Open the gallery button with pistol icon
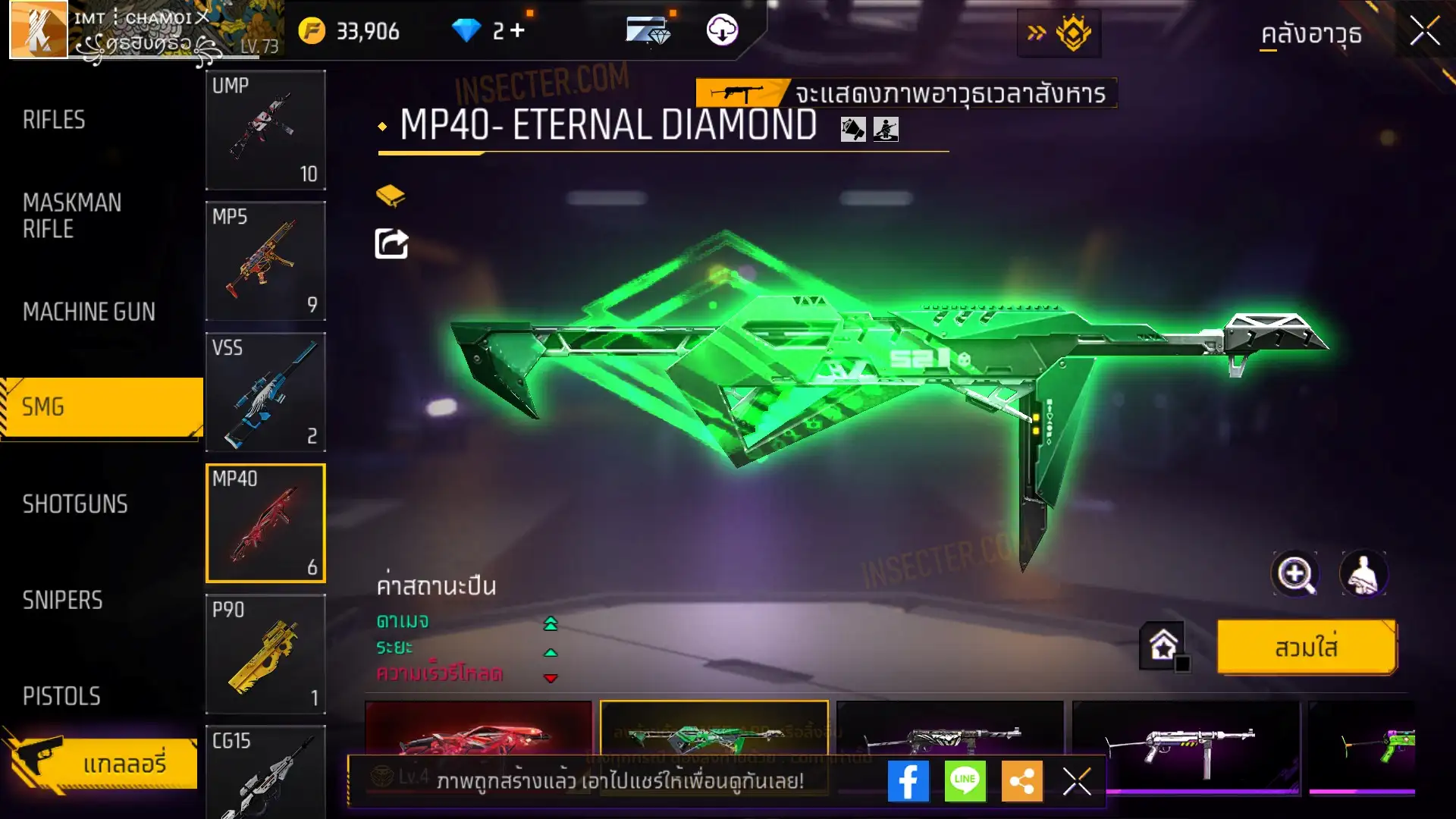Viewport: 1456px width, 819px height. (102, 762)
